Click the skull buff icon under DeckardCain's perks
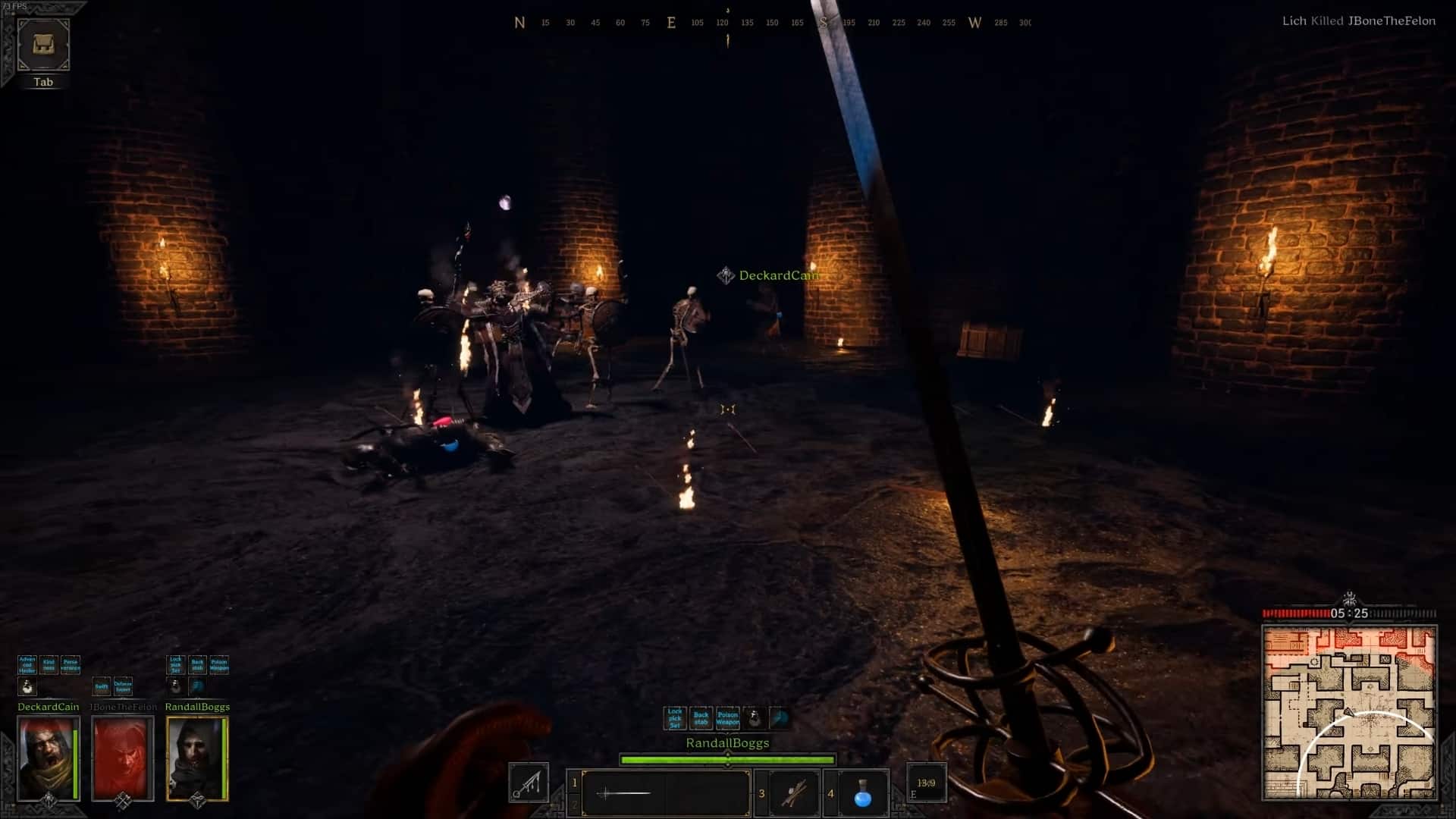This screenshot has width=1456, height=819. coord(27,686)
